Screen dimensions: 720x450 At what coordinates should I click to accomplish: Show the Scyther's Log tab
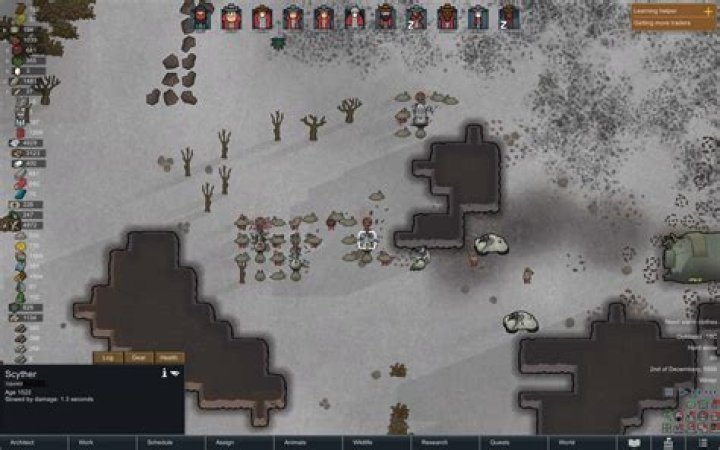click(108, 357)
